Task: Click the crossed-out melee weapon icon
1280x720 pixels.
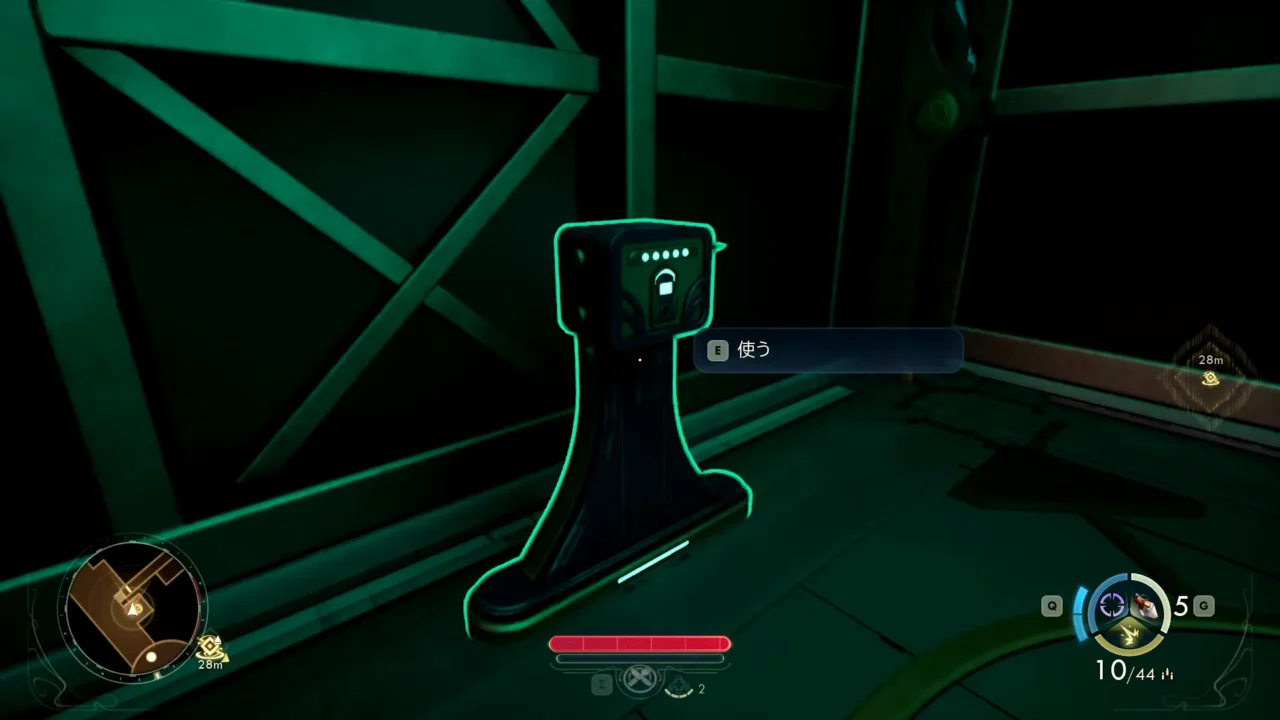Action: (x=639, y=682)
